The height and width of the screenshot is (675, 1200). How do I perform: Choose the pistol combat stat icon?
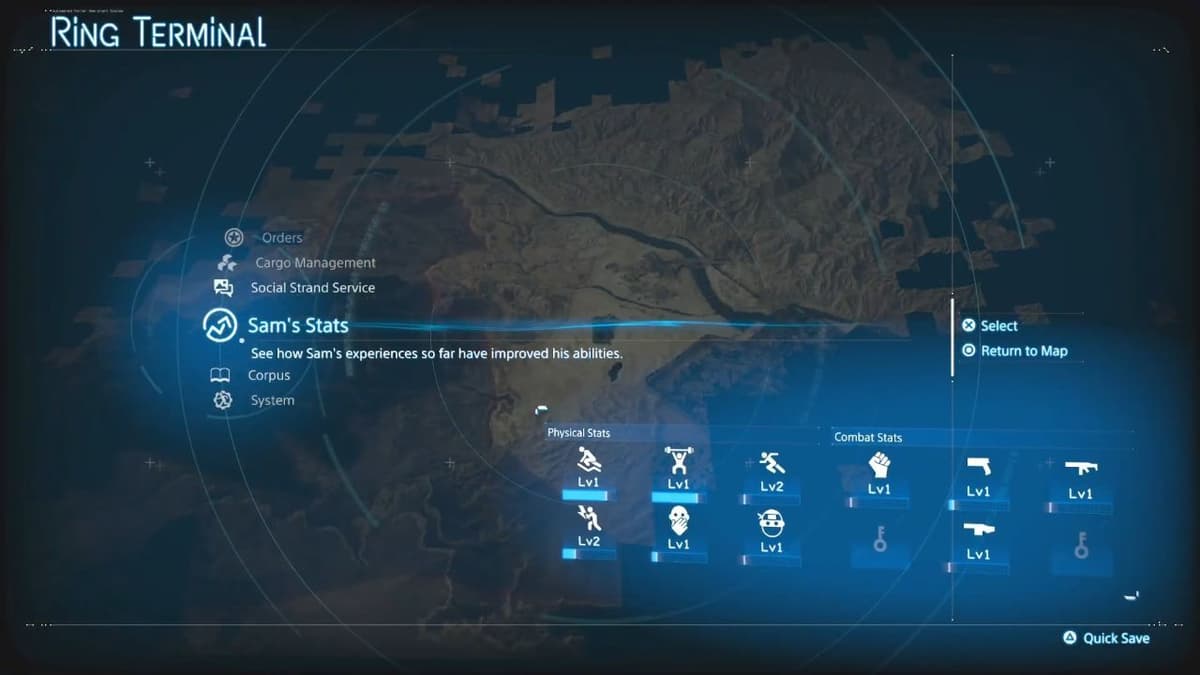click(978, 468)
